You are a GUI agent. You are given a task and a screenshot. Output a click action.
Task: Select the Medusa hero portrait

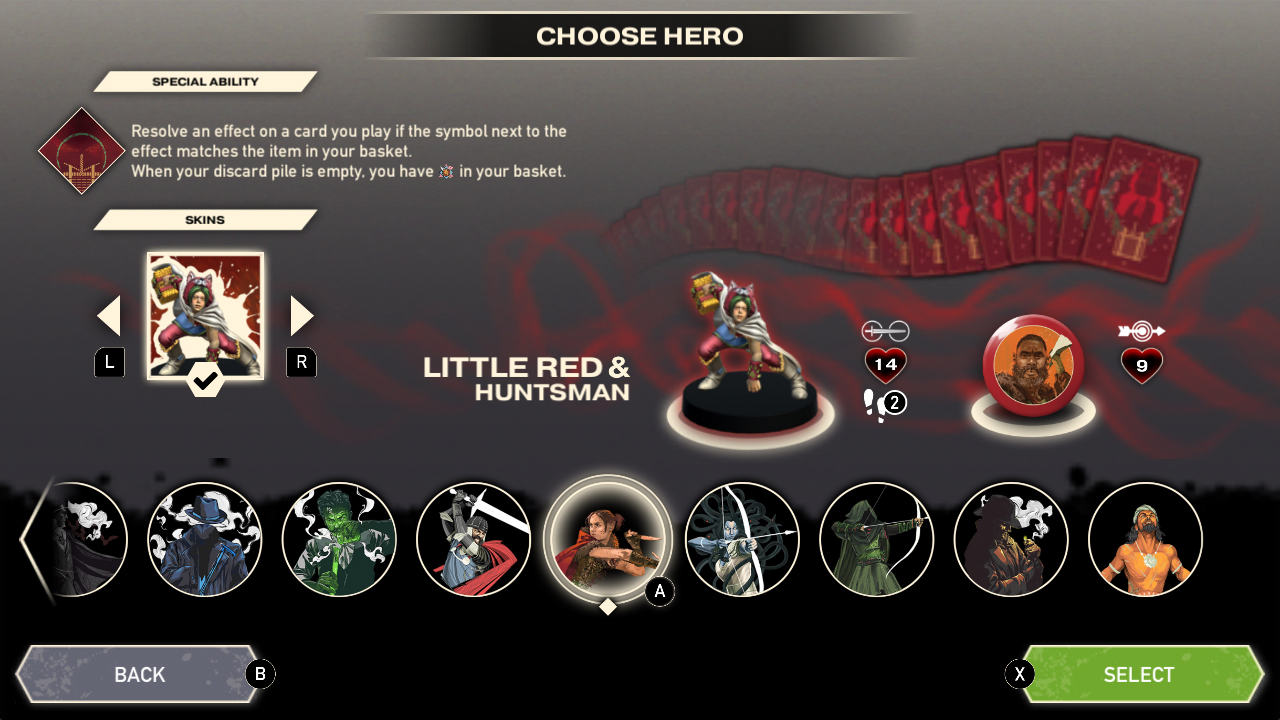click(x=742, y=540)
